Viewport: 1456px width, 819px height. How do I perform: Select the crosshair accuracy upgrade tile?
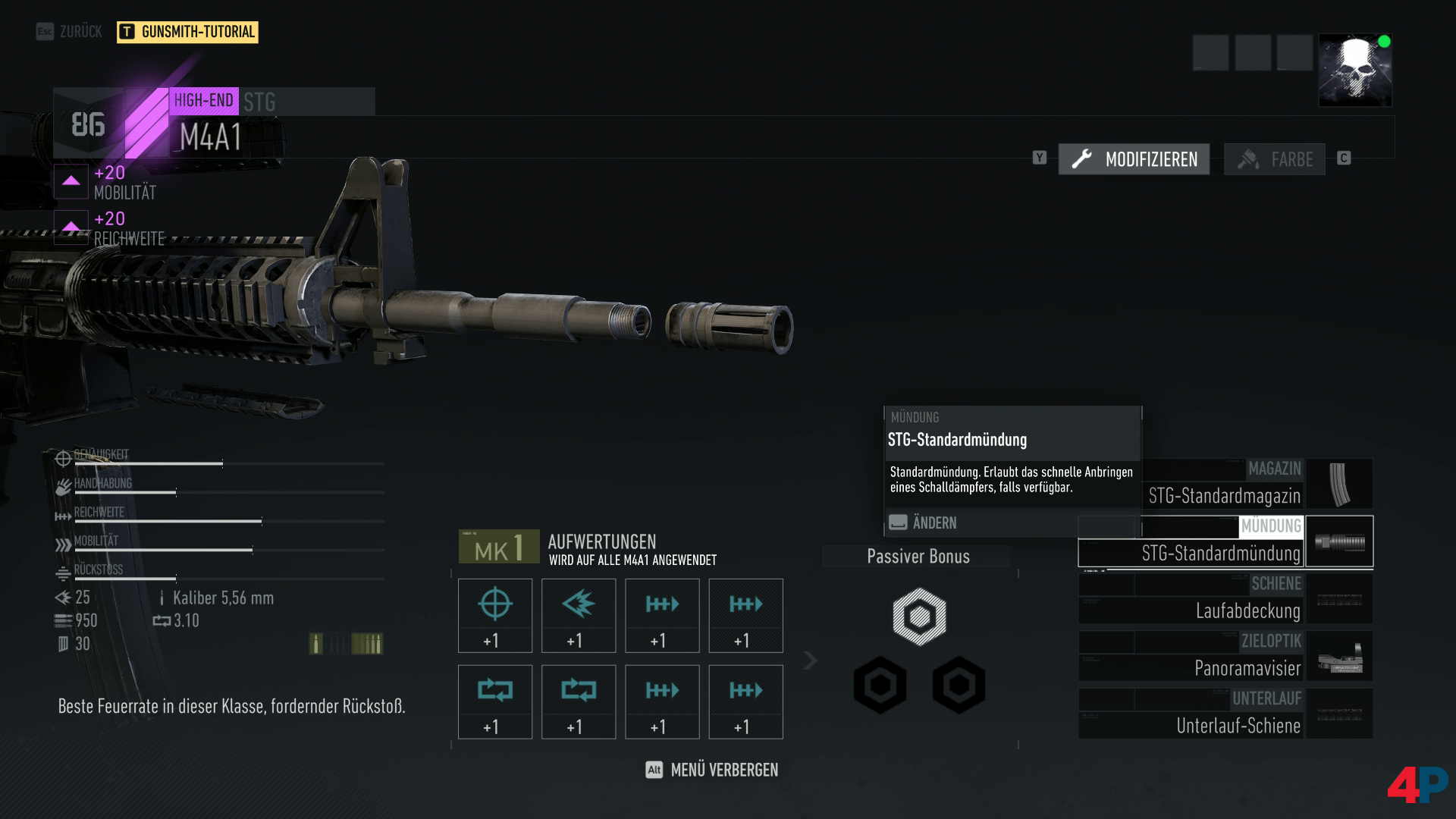pos(495,615)
